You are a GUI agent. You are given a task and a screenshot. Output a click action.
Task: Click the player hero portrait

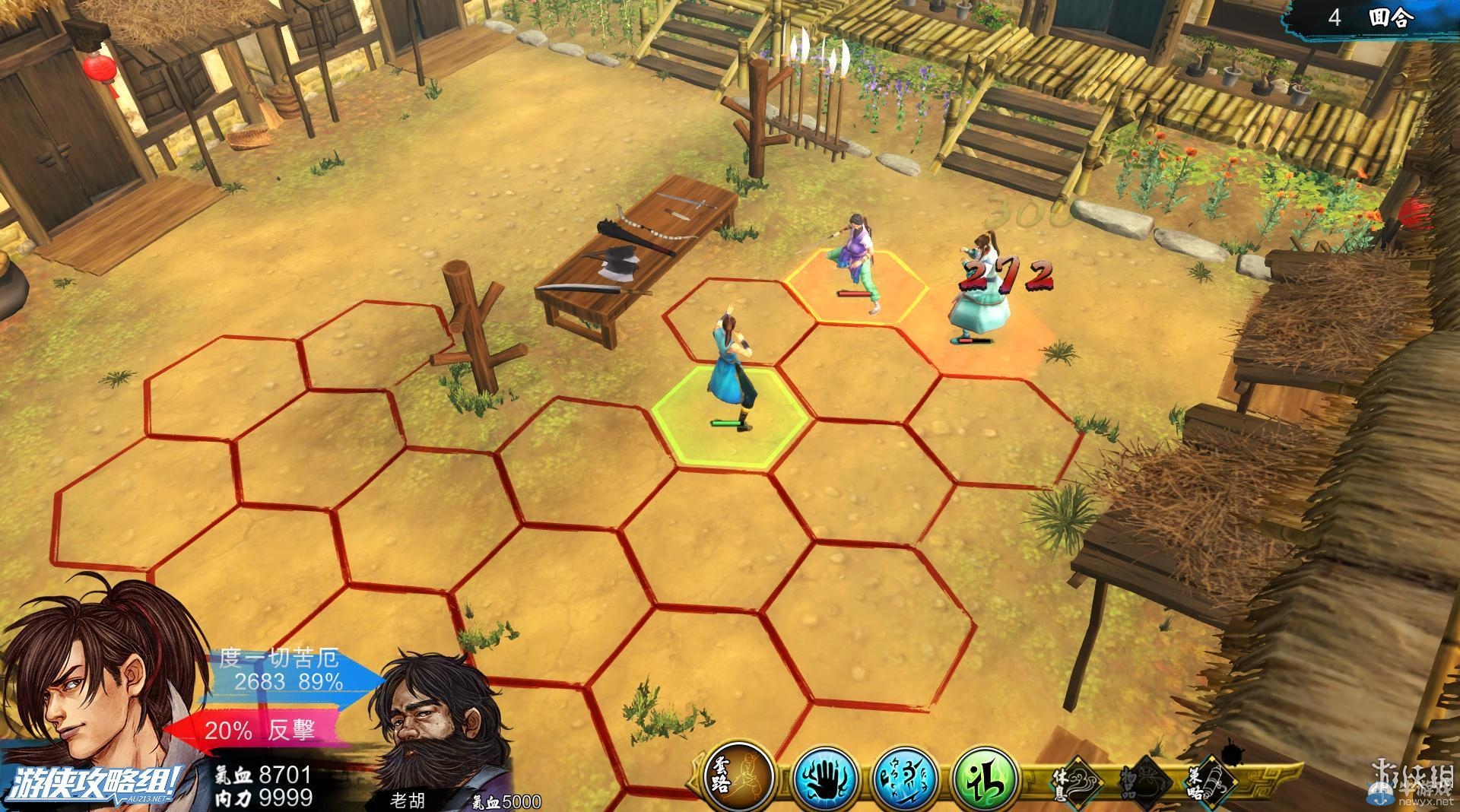[x=99, y=684]
